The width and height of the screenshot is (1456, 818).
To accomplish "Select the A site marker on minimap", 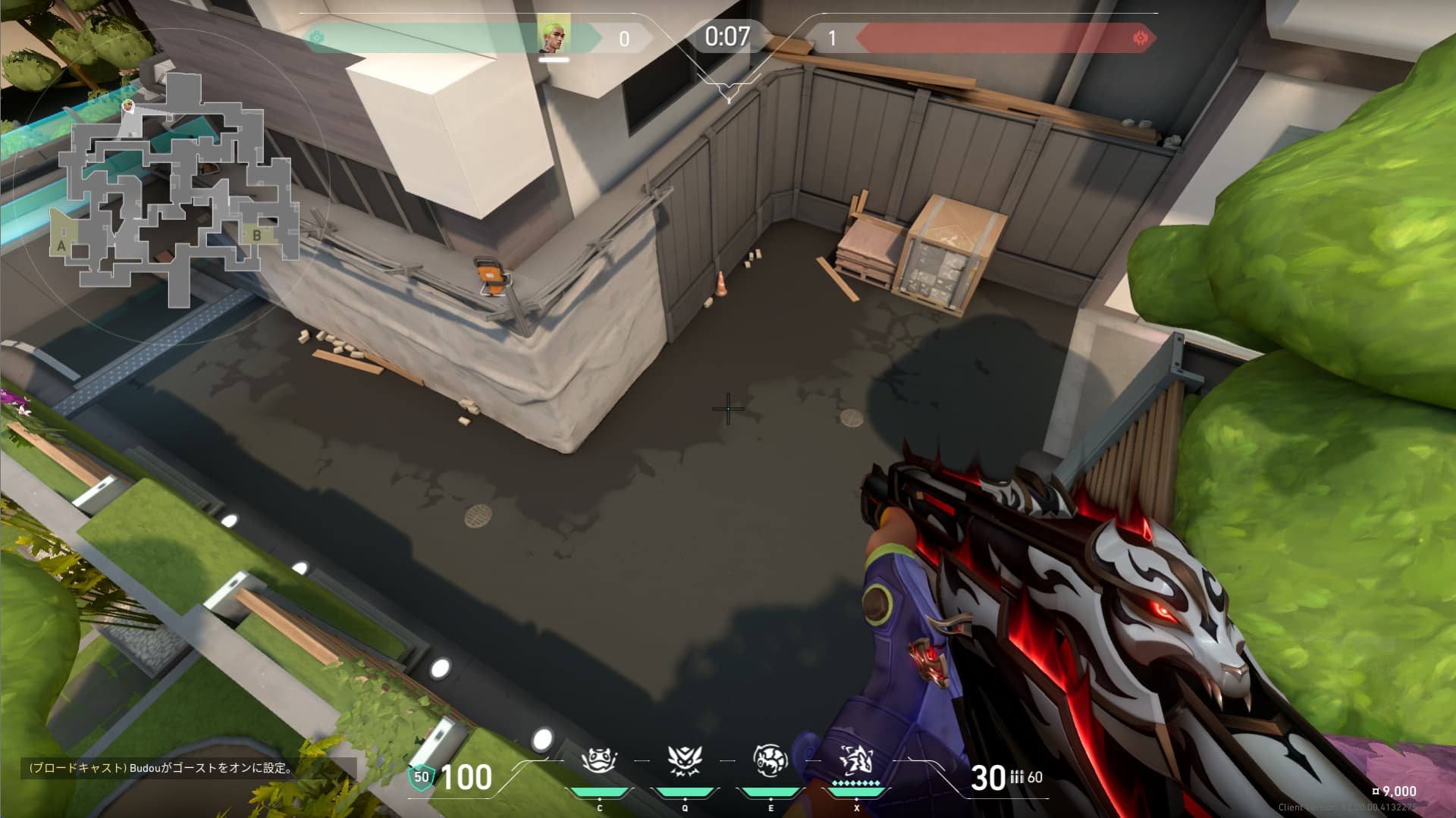I will coord(62,245).
